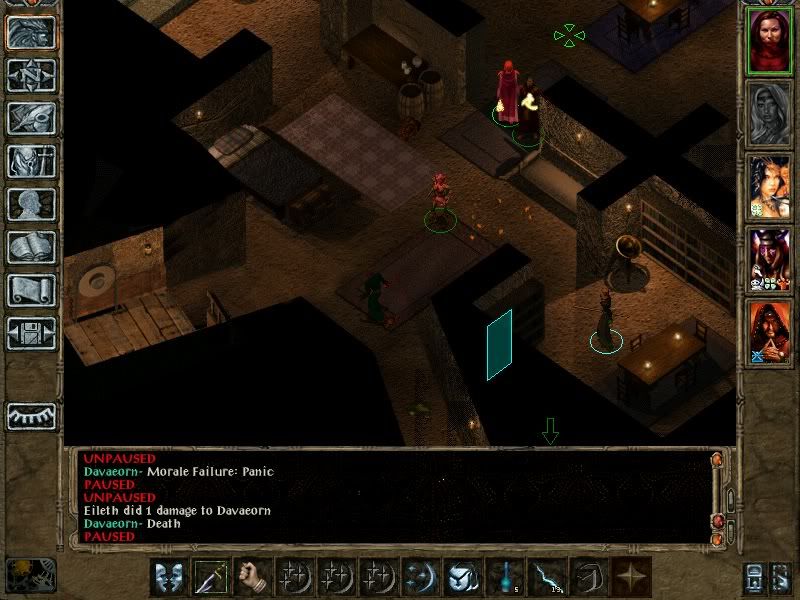Viewport: 800px width, 600px height.
Task: Open the priest scroll screen
Action: (x=32, y=290)
